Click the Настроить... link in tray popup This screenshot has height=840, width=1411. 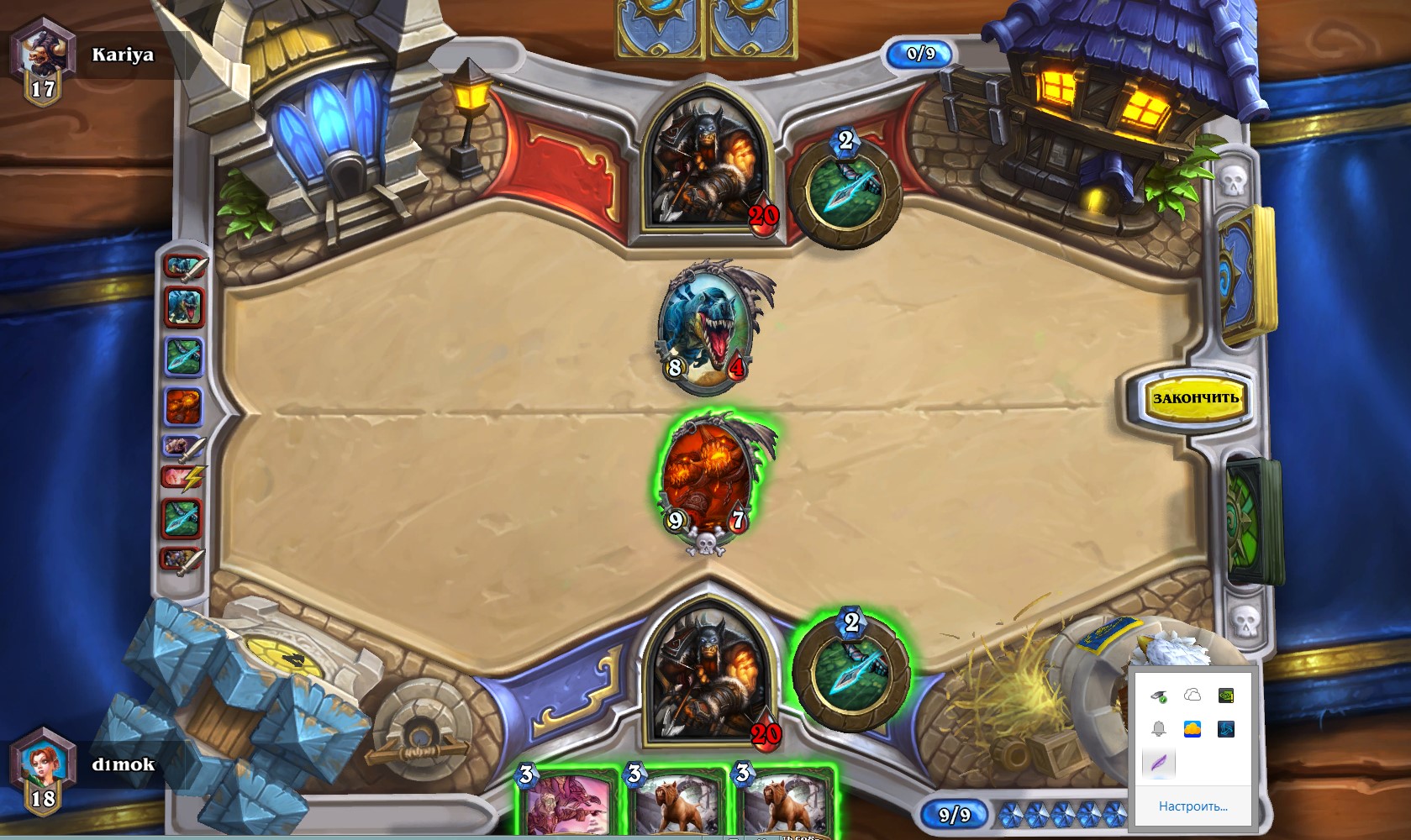click(x=1193, y=806)
